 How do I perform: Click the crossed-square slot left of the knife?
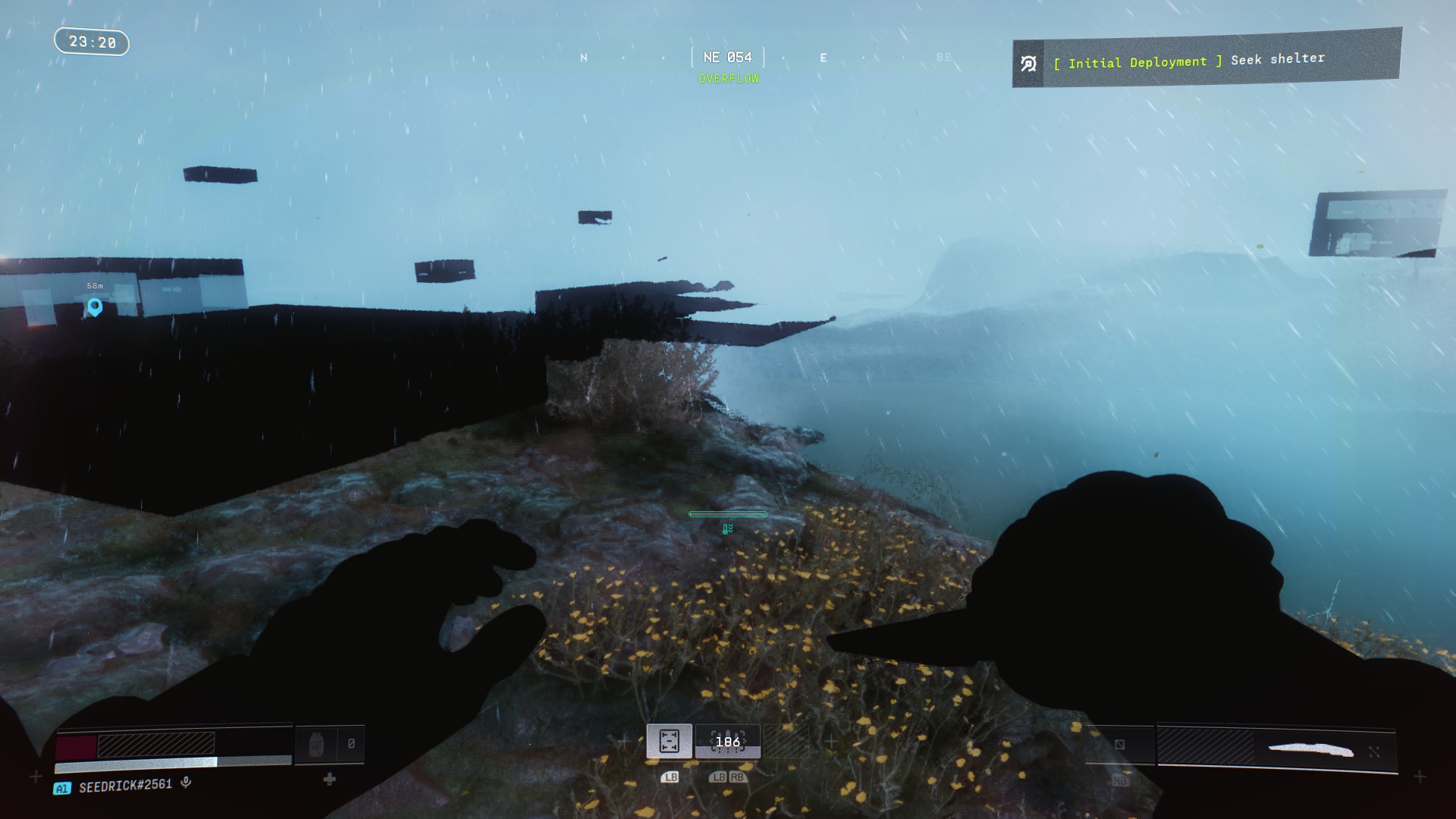pyautogui.click(x=1119, y=745)
